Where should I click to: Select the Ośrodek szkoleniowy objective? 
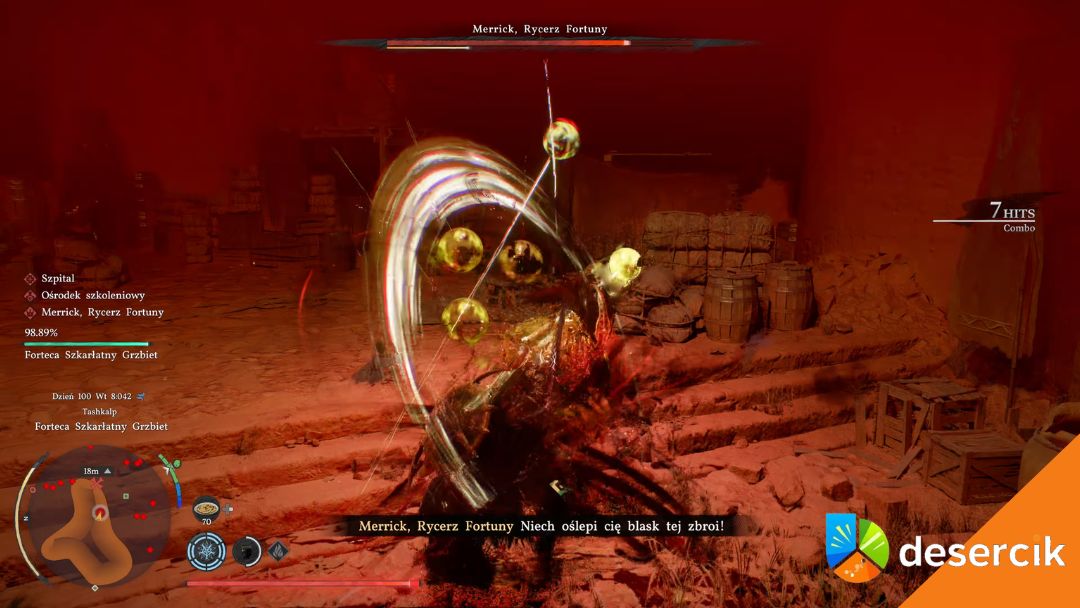(92, 296)
